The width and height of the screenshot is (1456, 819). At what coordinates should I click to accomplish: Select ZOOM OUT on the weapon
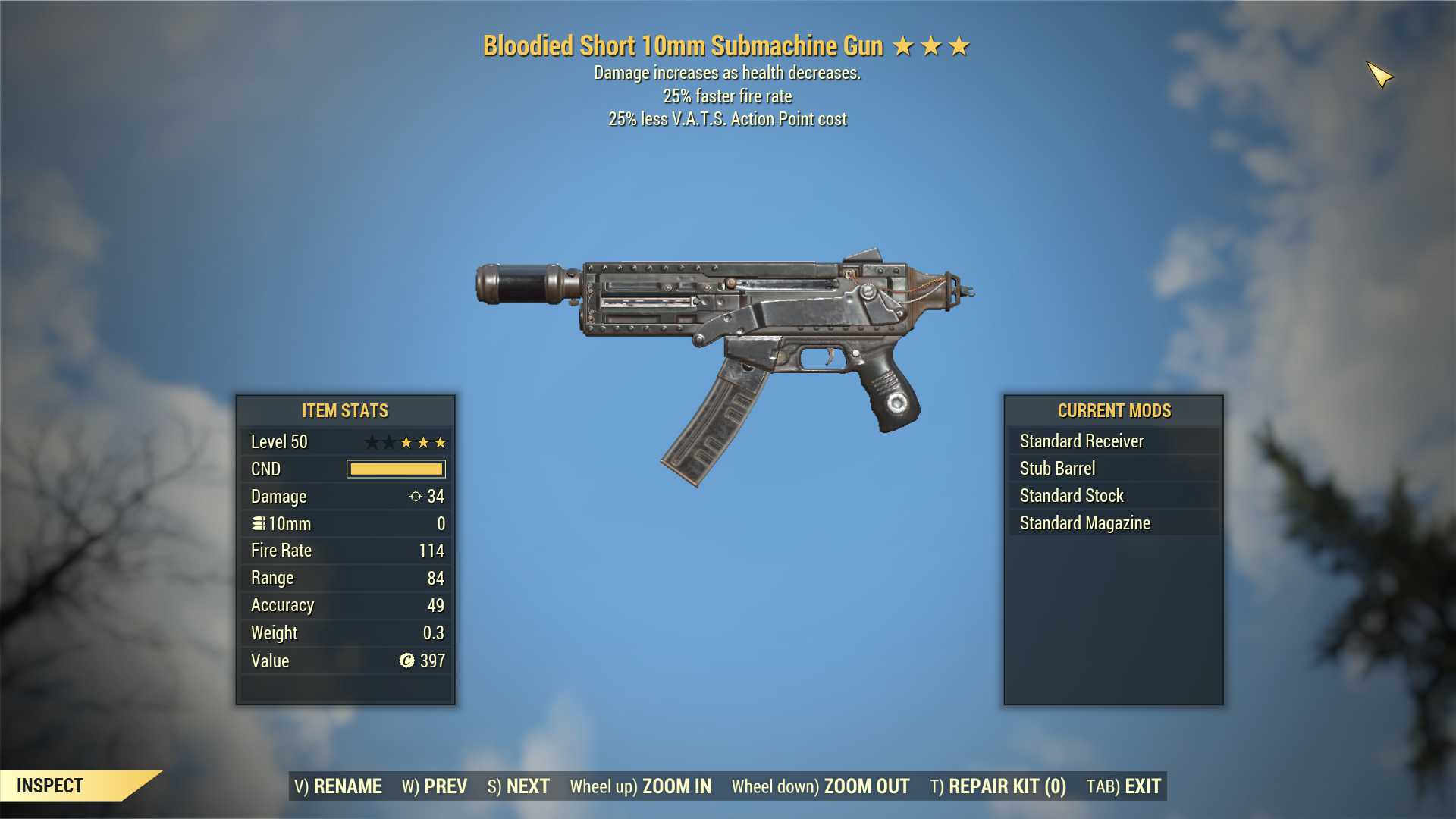click(821, 786)
